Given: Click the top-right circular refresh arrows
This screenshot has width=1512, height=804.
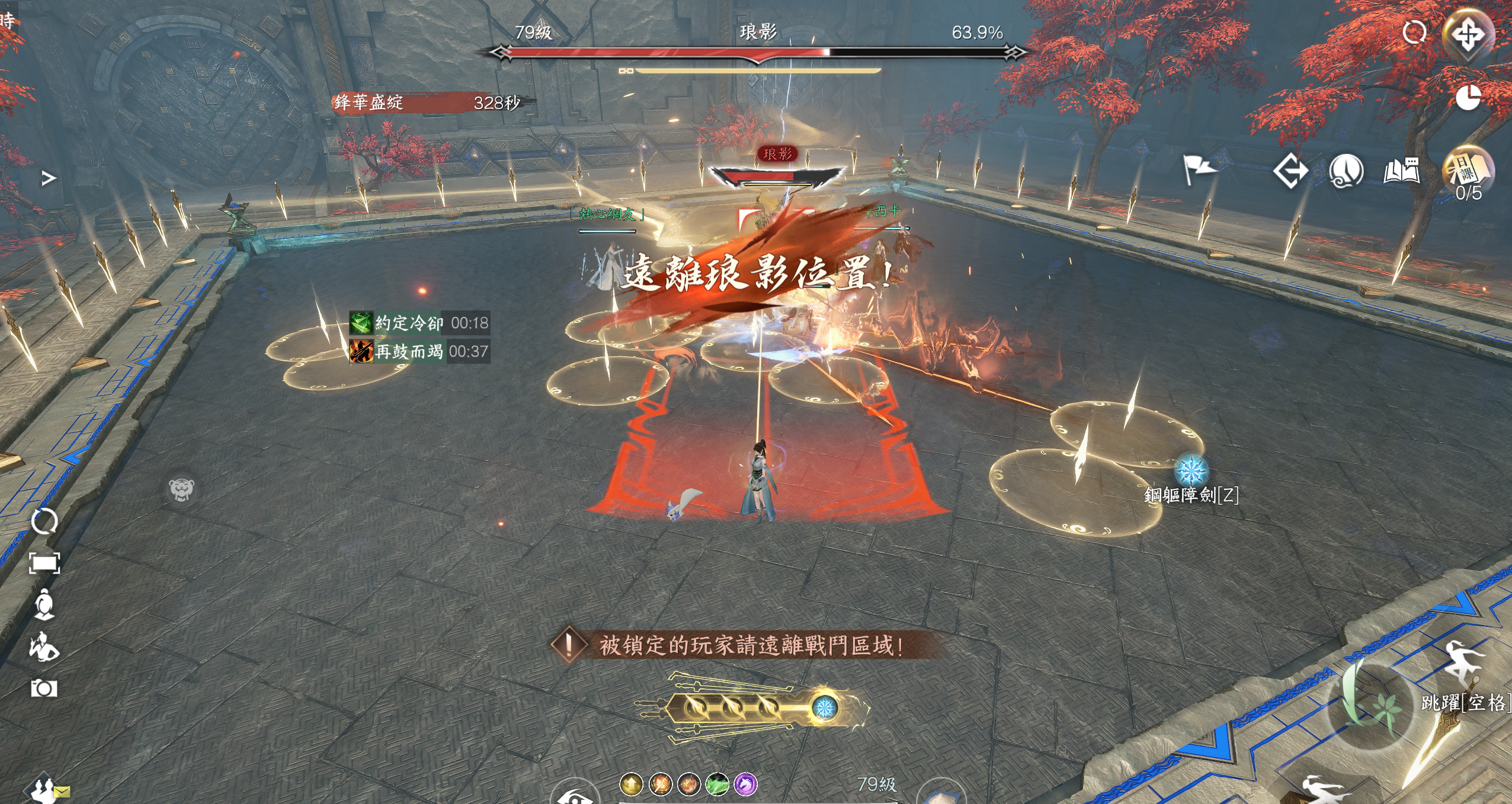Looking at the screenshot, I should tap(1414, 32).
